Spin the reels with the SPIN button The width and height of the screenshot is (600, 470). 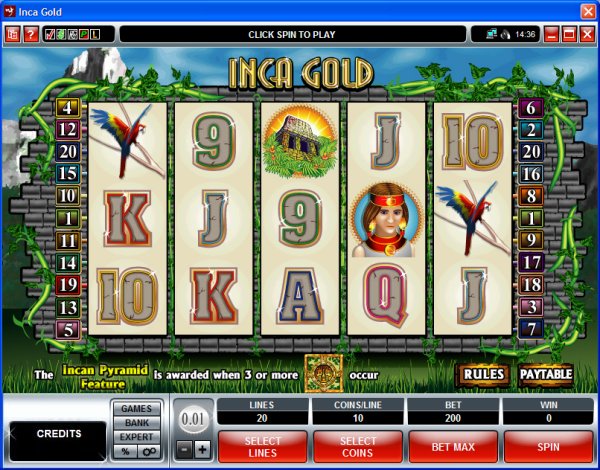coord(548,444)
